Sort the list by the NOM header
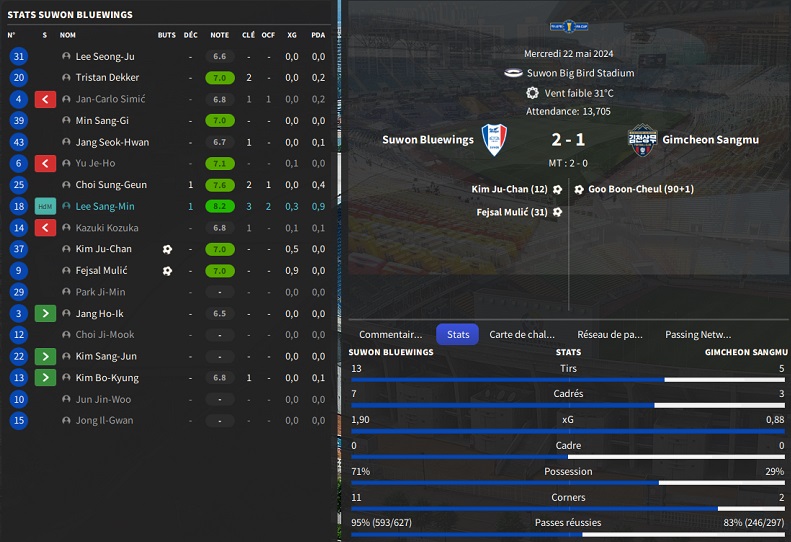Screen dimensions: 791x542 (x=68, y=34)
